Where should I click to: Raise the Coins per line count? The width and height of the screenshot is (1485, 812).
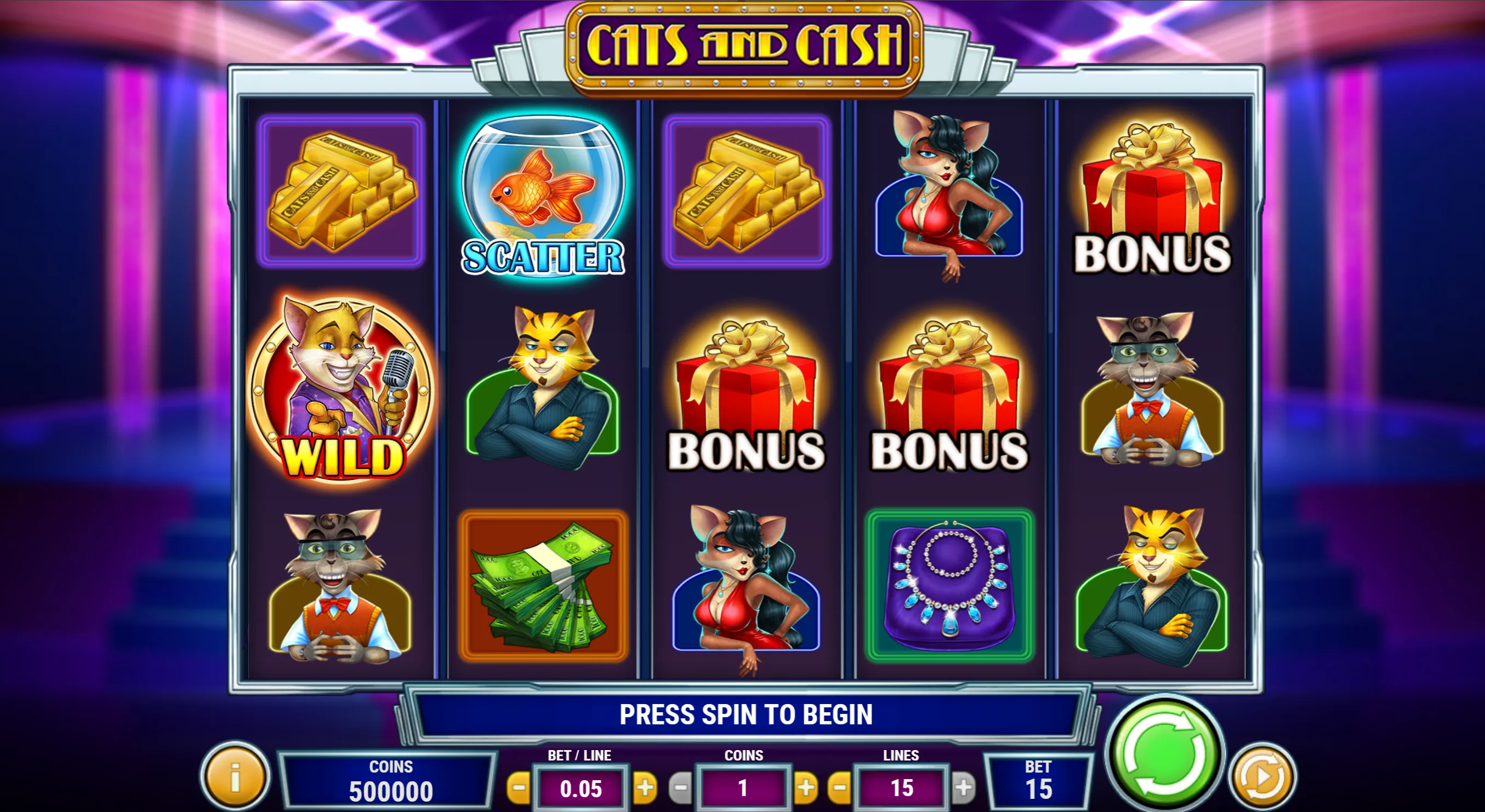point(806,787)
